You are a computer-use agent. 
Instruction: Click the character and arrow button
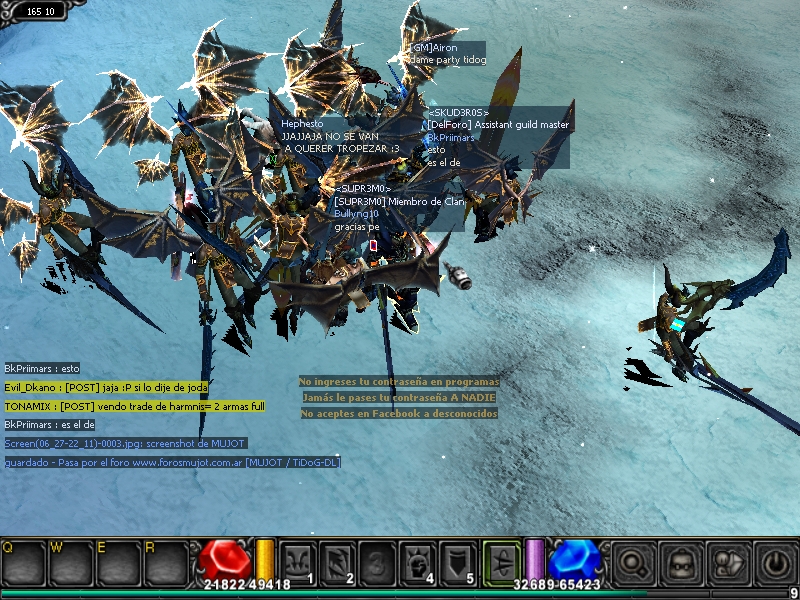point(726,561)
